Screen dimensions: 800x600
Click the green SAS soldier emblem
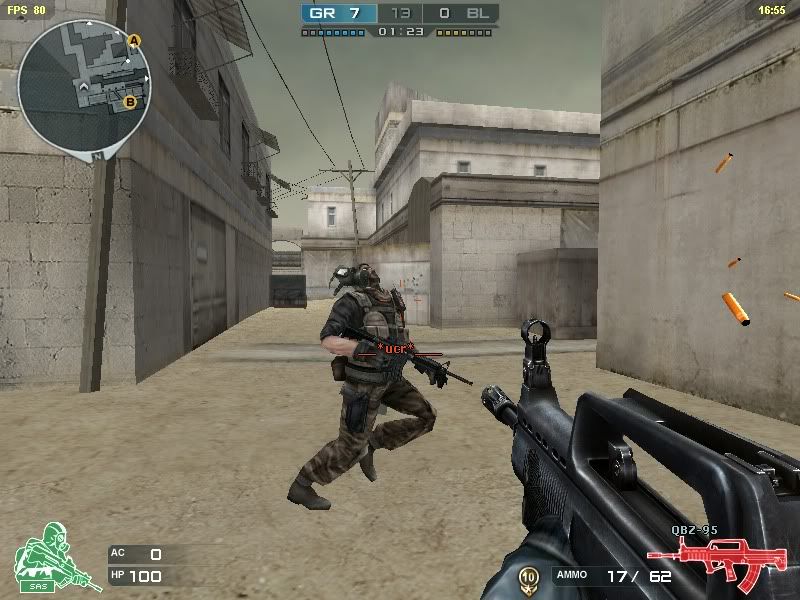point(43,556)
